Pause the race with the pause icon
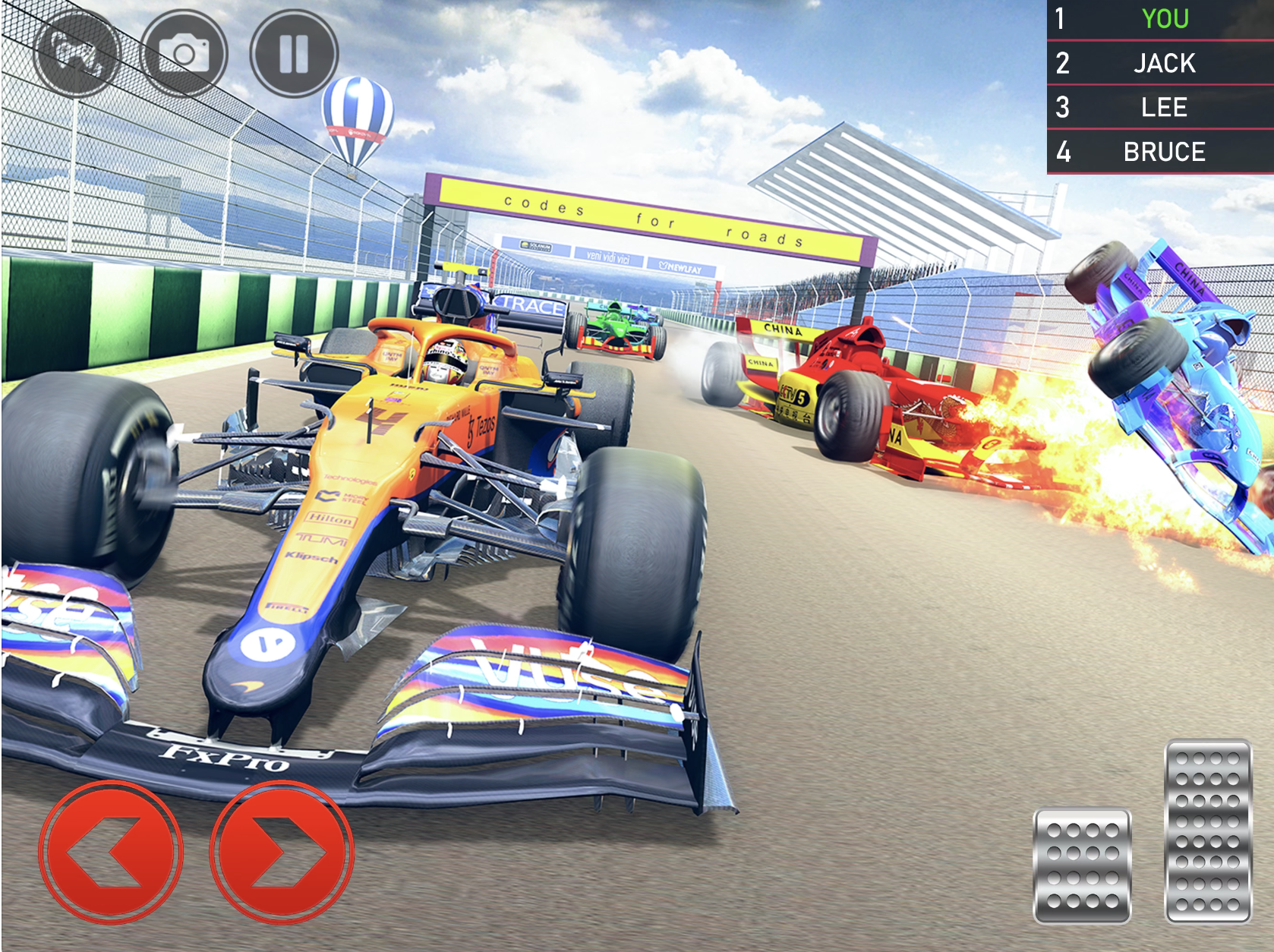 click(x=292, y=51)
